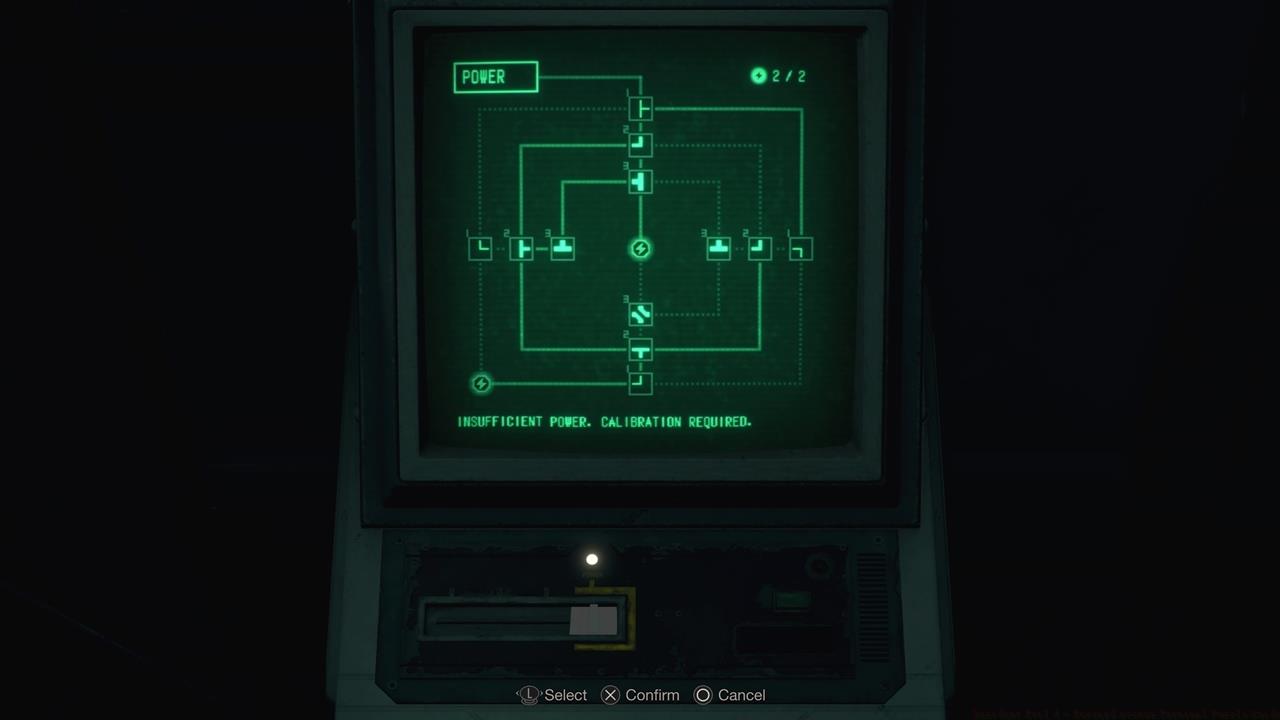Click the diagonal wire tile below center

640,315
